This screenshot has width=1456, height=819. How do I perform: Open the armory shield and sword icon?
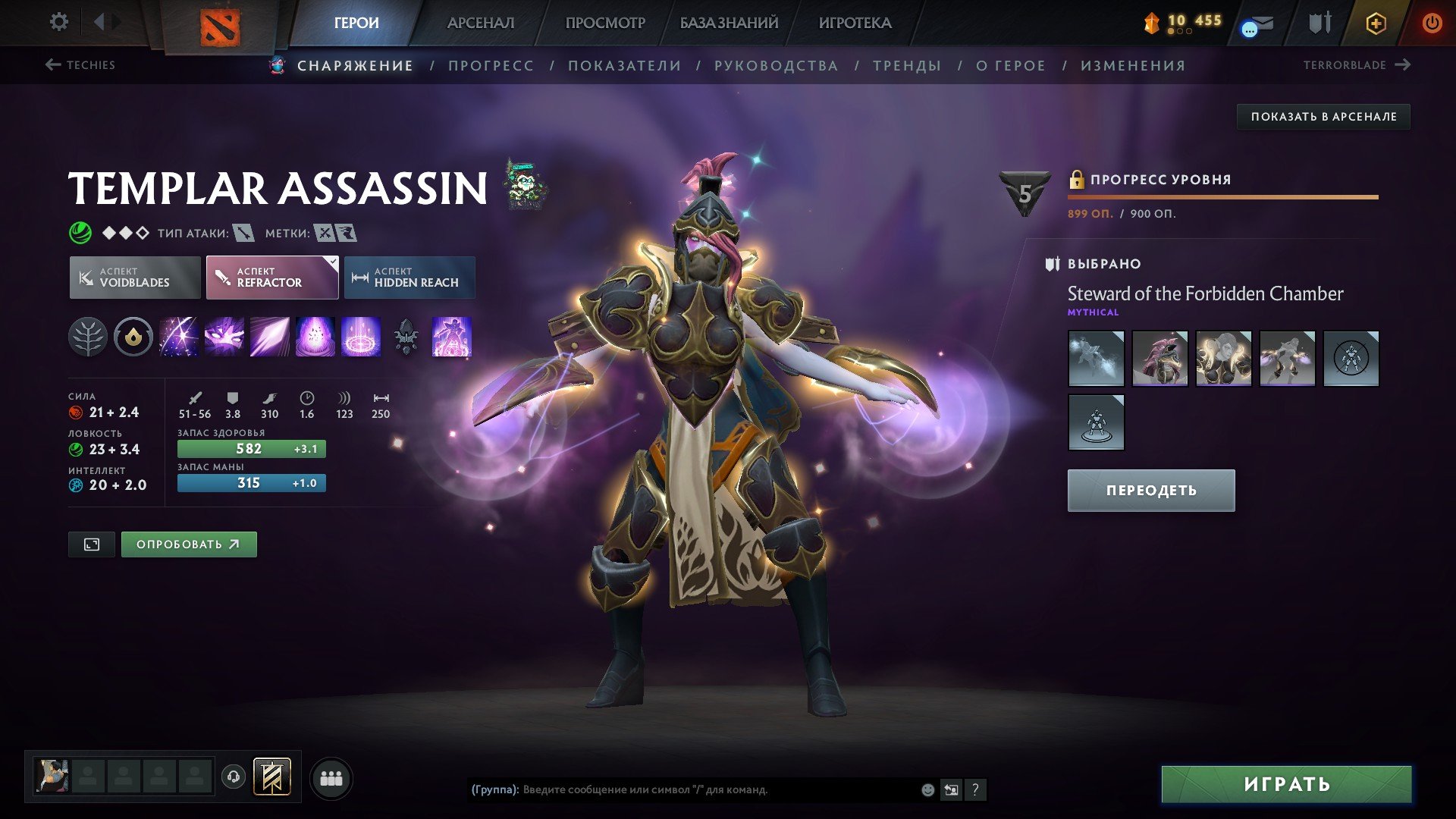coord(1318,23)
